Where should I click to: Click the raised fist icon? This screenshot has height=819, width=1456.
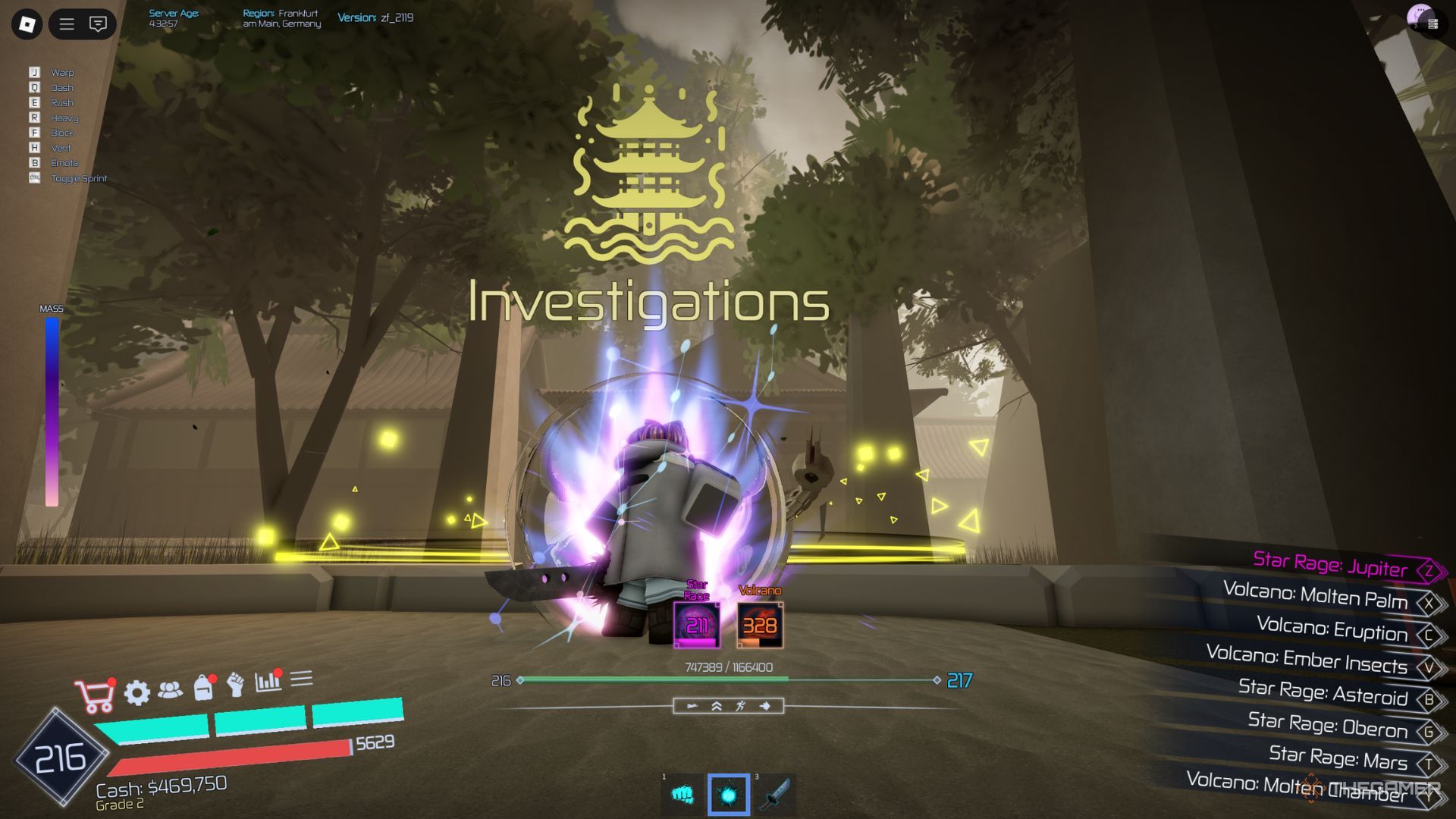point(236,684)
